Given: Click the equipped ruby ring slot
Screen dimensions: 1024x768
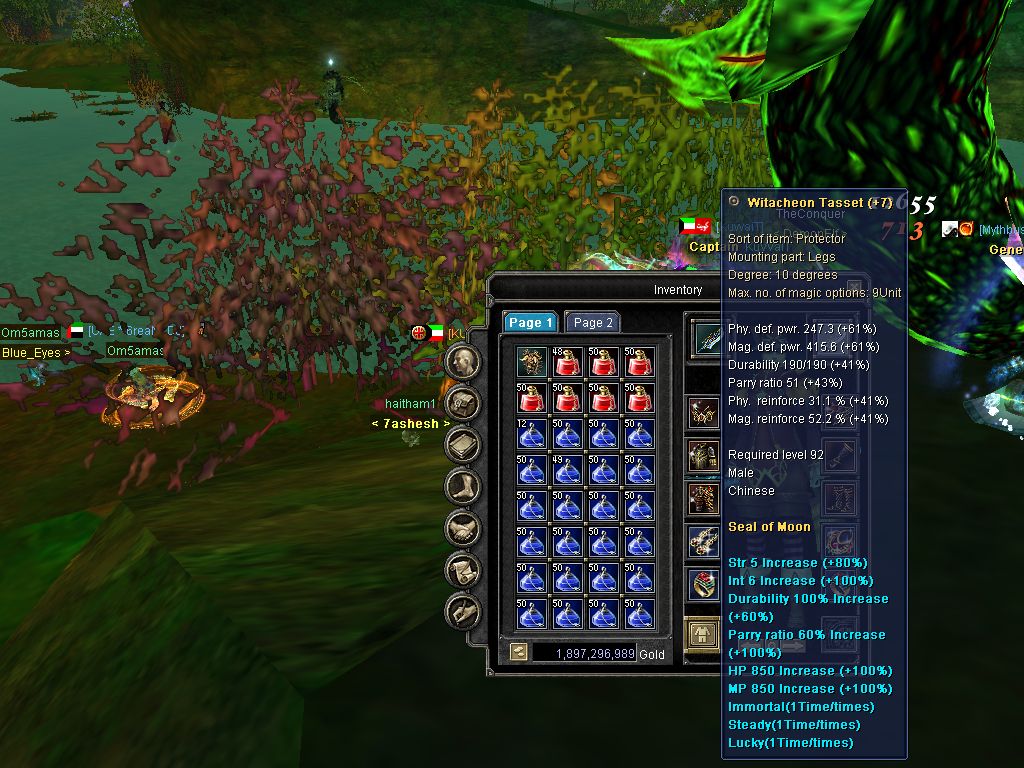Looking at the screenshot, I should pyautogui.click(x=704, y=585).
